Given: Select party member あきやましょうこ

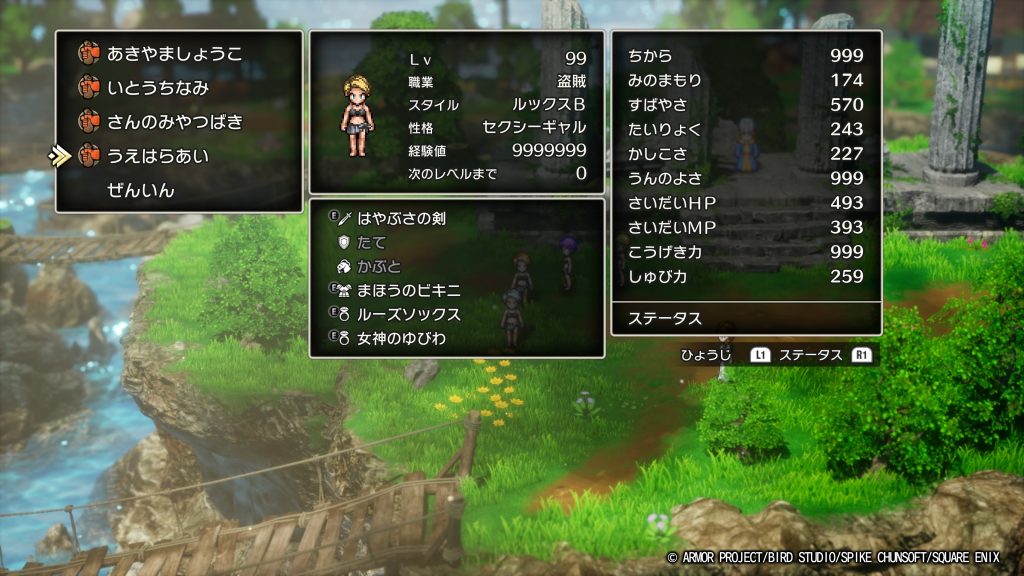Looking at the screenshot, I should pyautogui.click(x=174, y=54).
